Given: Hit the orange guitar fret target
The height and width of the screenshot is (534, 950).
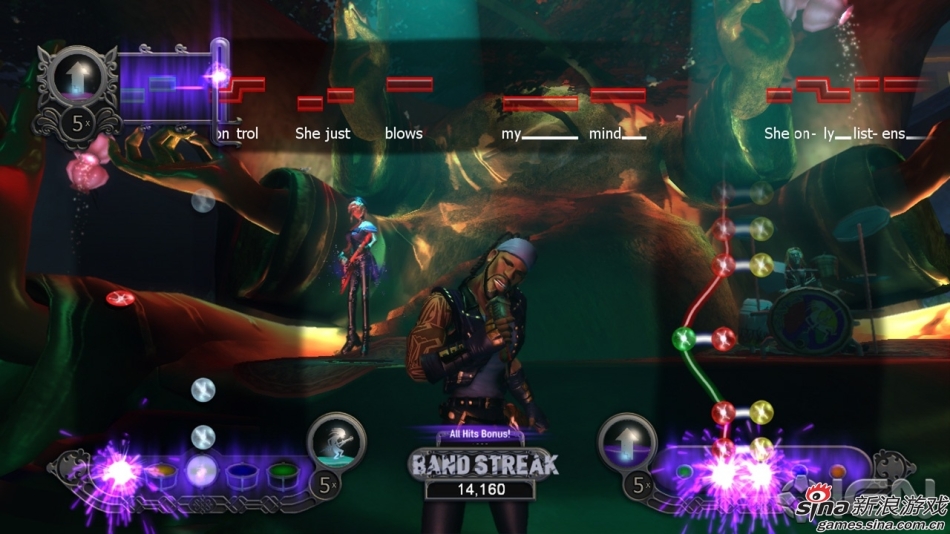Looking at the screenshot, I should (x=837, y=469).
